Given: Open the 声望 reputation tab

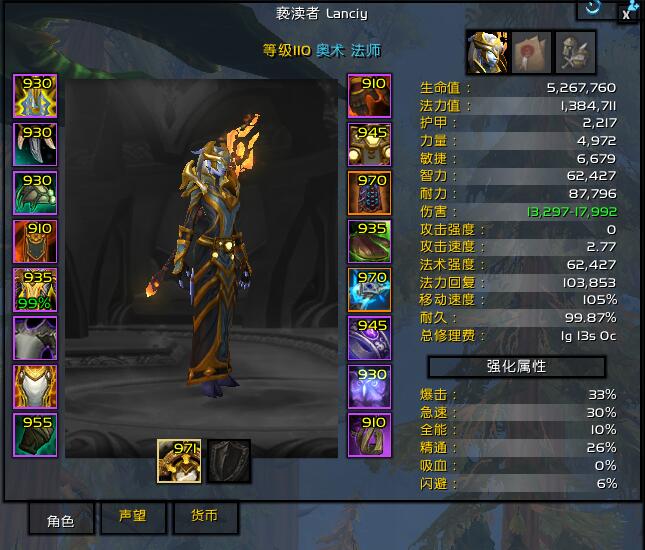Looking at the screenshot, I should (x=133, y=517).
